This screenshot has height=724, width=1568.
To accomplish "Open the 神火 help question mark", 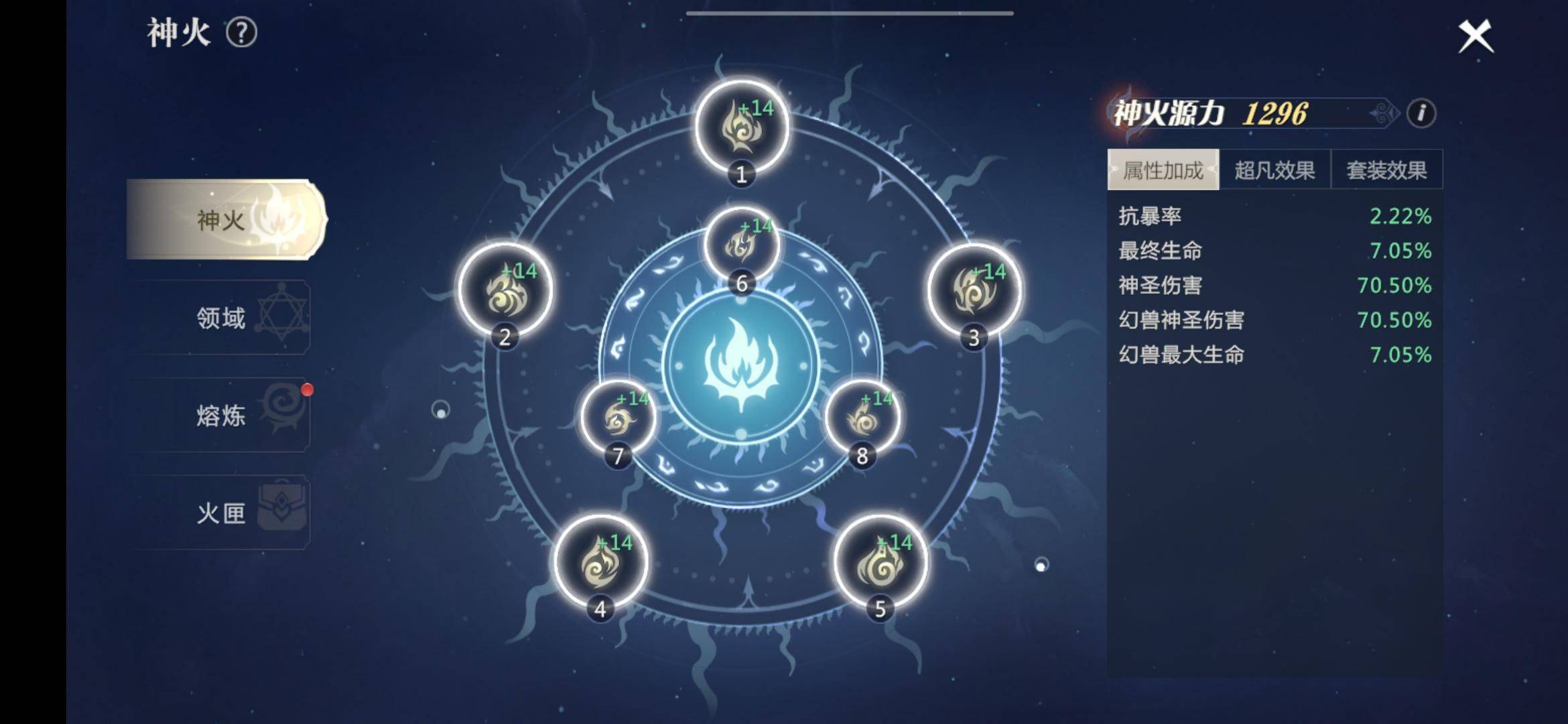I will tap(241, 33).
